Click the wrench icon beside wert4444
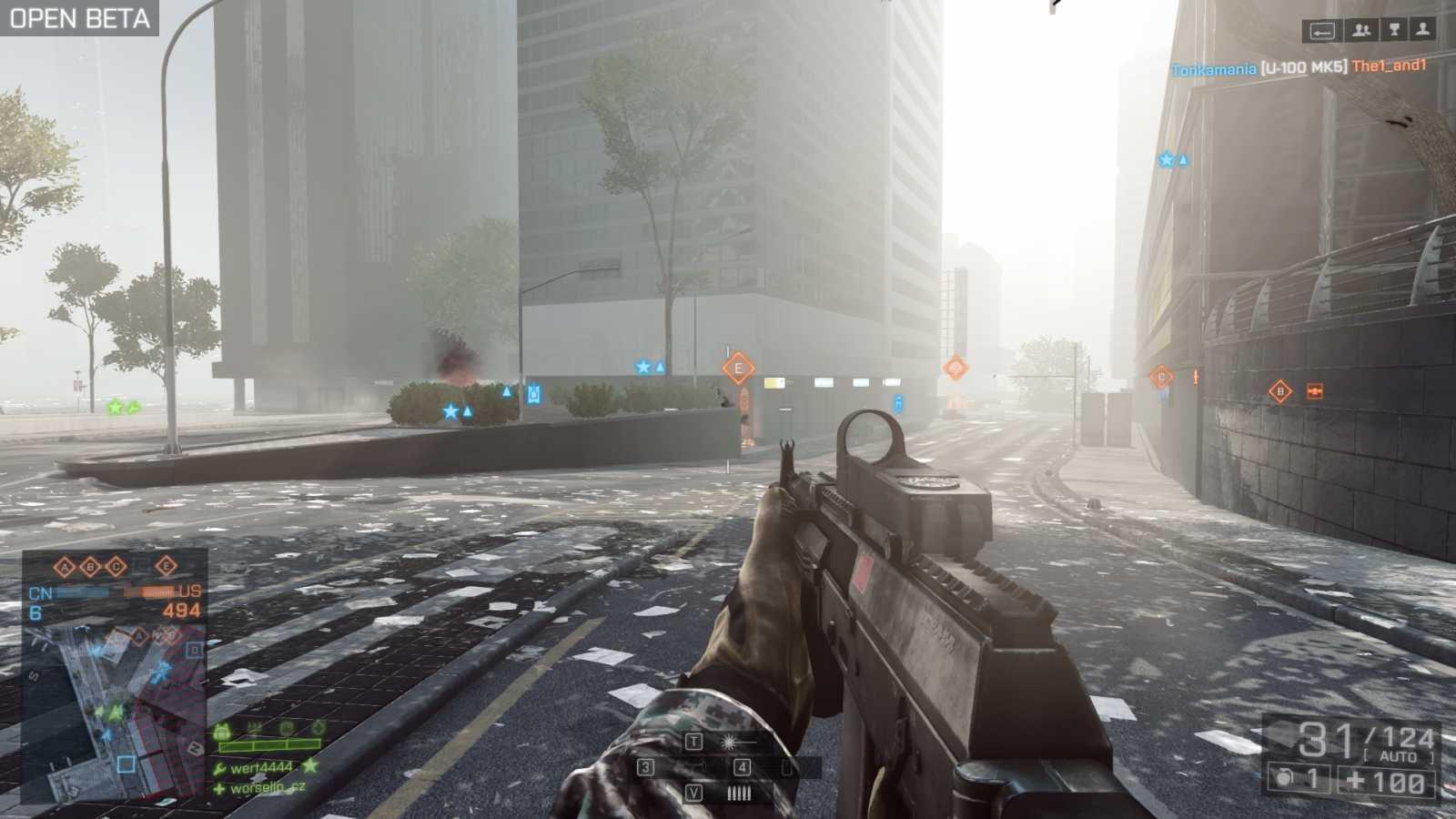This screenshot has height=819, width=1456. coord(218,766)
